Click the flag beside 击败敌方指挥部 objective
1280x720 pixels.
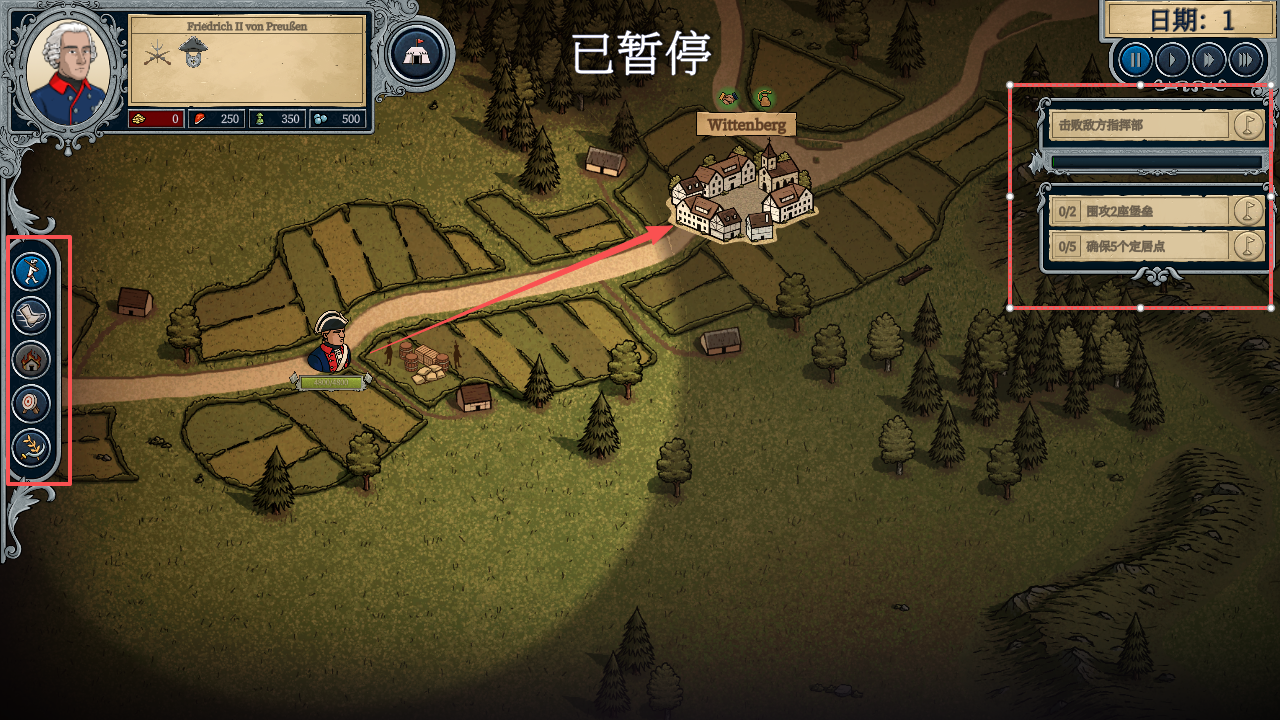click(1246, 125)
